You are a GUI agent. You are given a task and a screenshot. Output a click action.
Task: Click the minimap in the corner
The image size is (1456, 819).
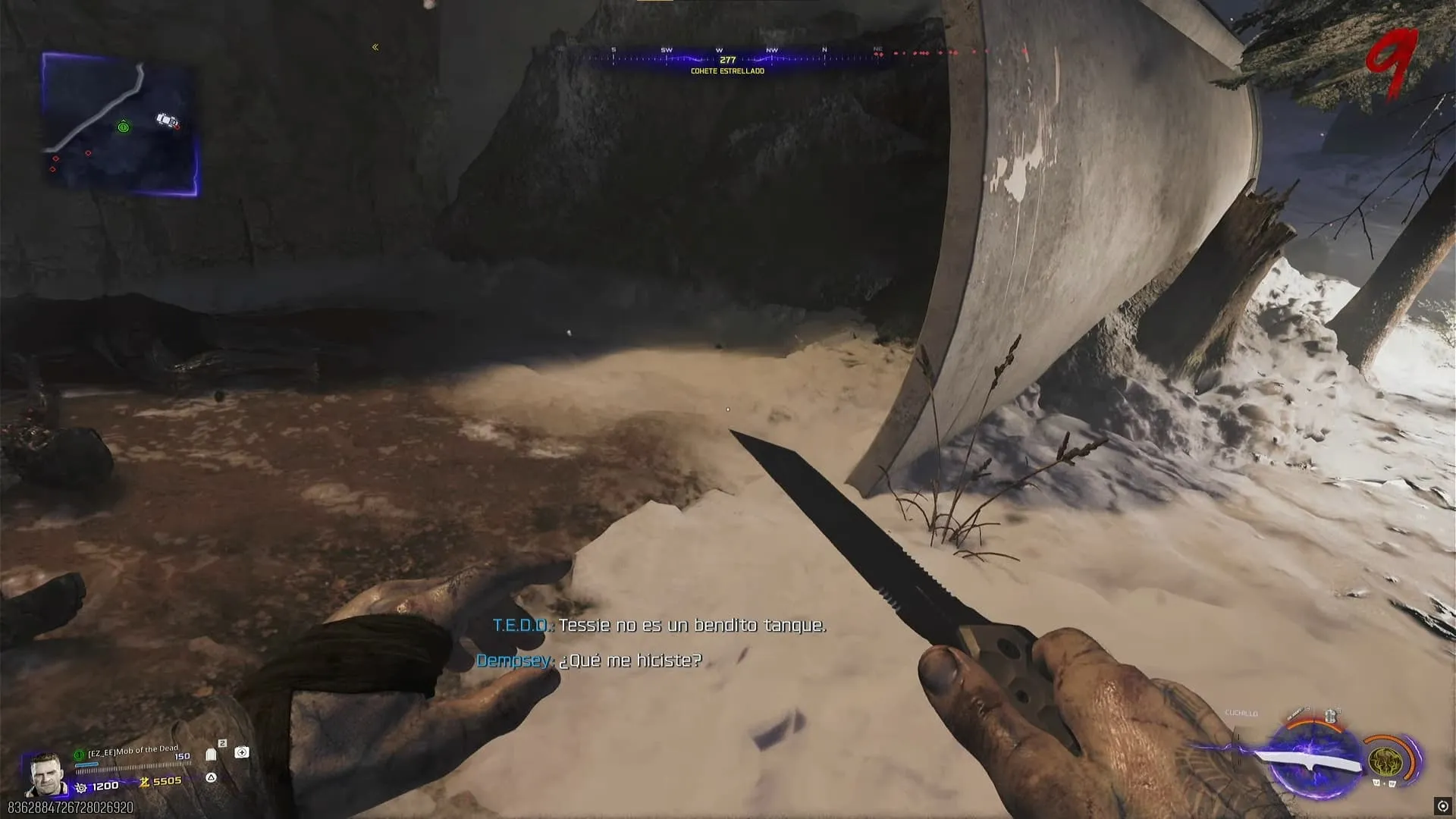click(120, 124)
